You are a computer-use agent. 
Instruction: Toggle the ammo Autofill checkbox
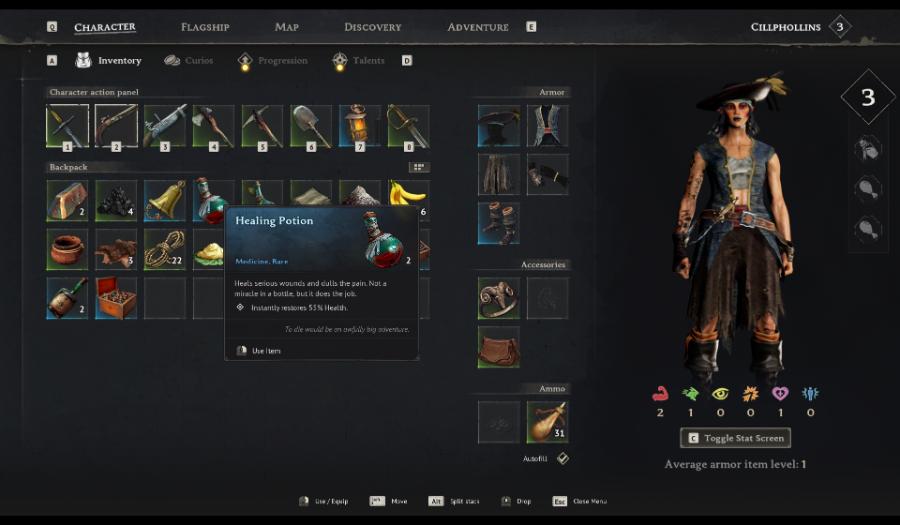563,458
